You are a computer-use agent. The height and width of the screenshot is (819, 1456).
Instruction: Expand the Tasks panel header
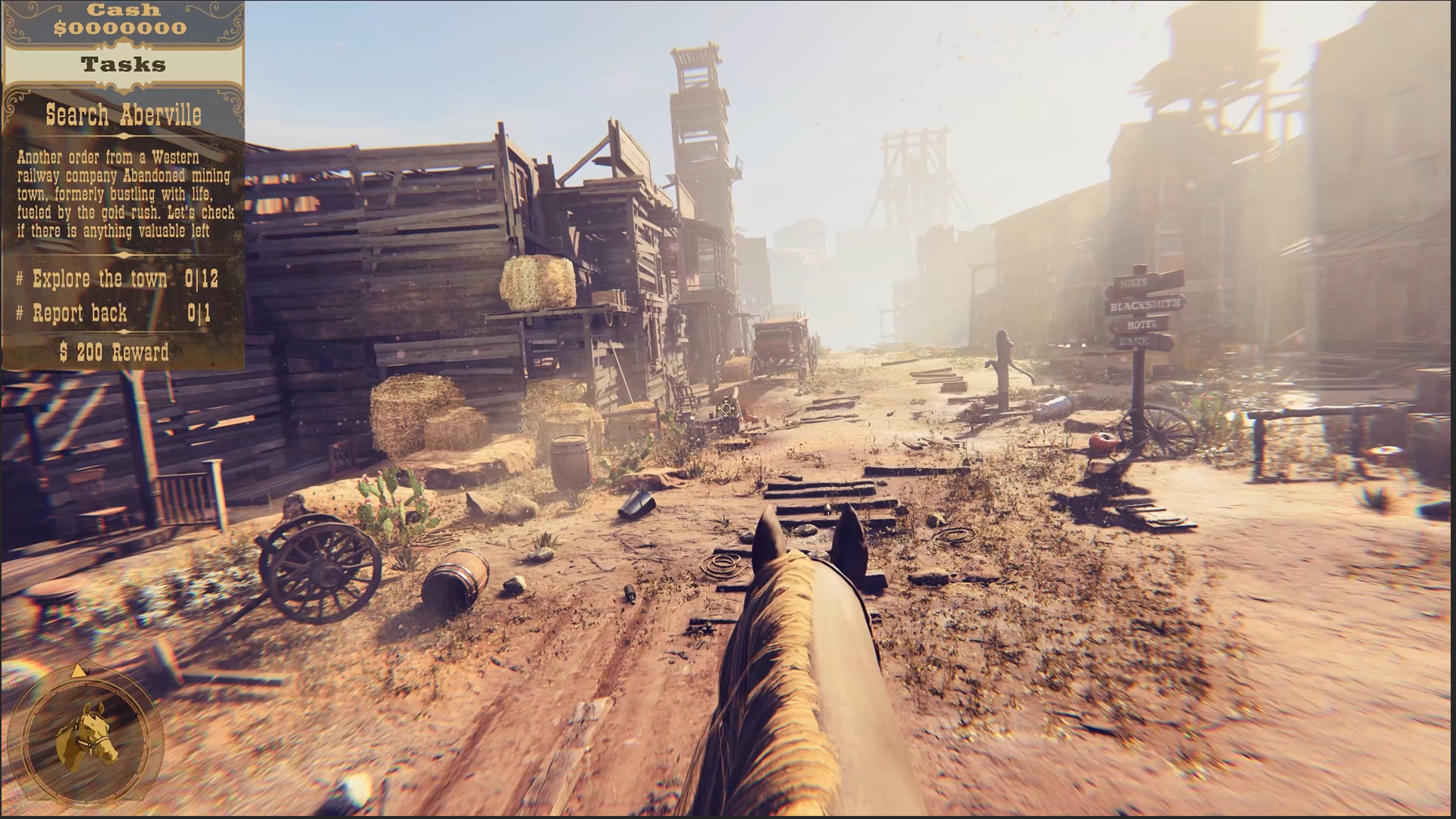tap(124, 64)
